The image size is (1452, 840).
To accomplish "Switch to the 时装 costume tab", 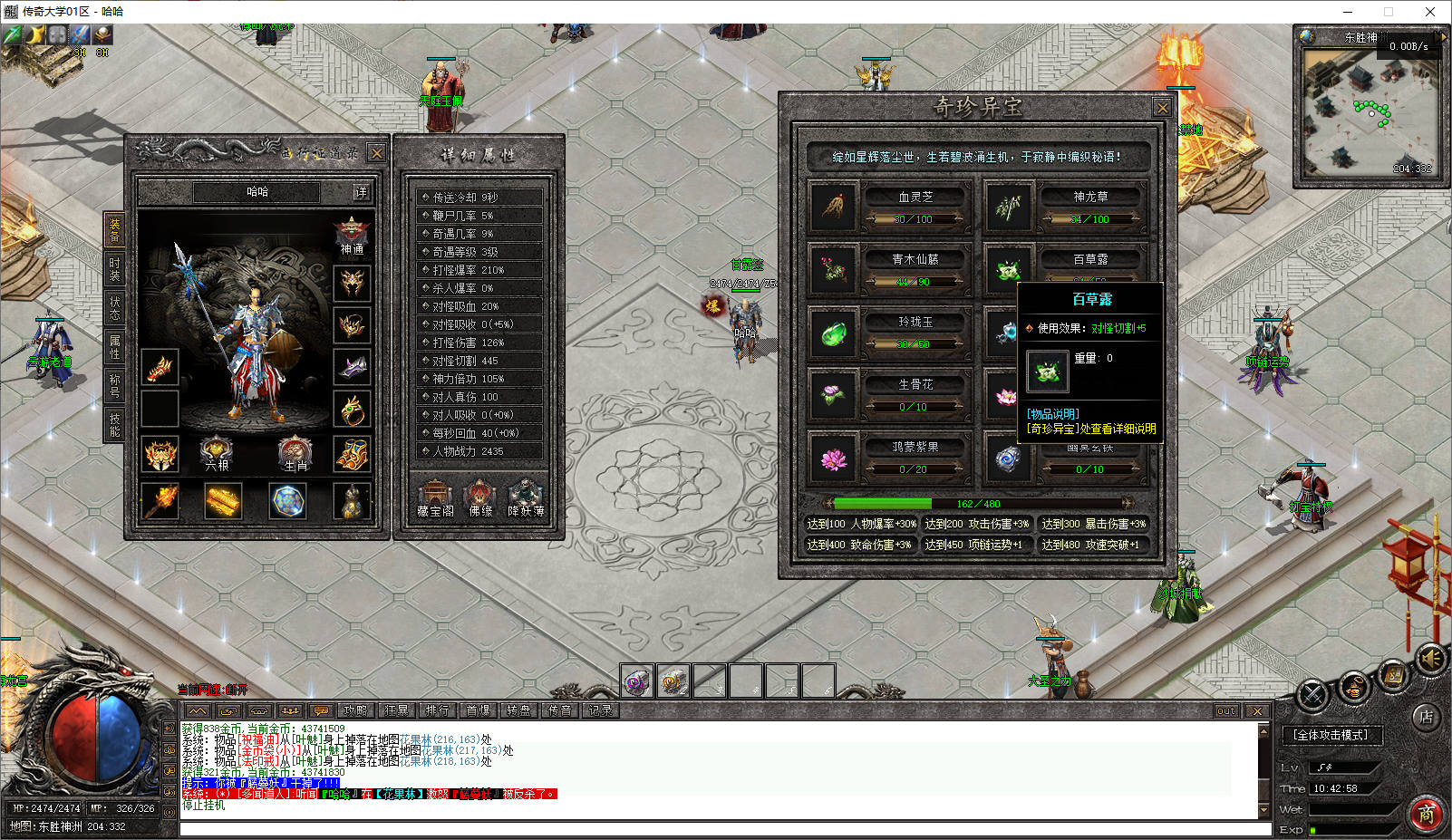I will tap(114, 269).
